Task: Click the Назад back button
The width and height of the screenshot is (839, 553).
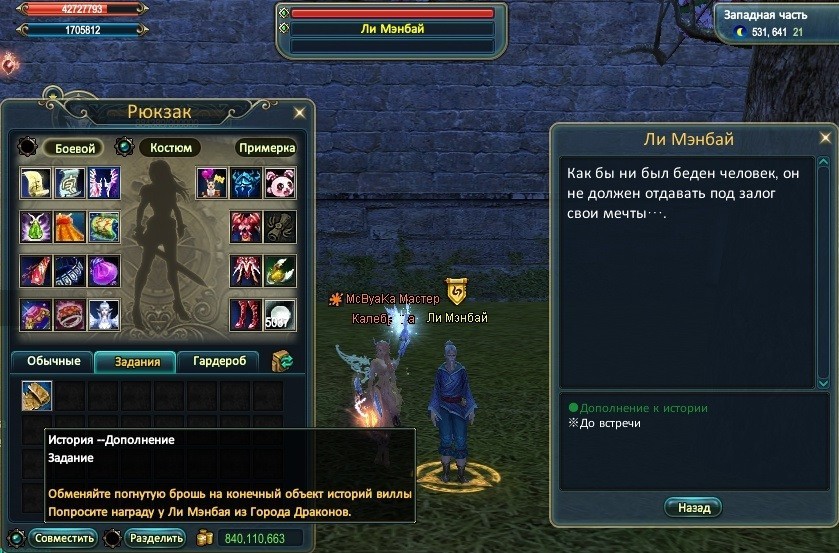Action: (693, 507)
